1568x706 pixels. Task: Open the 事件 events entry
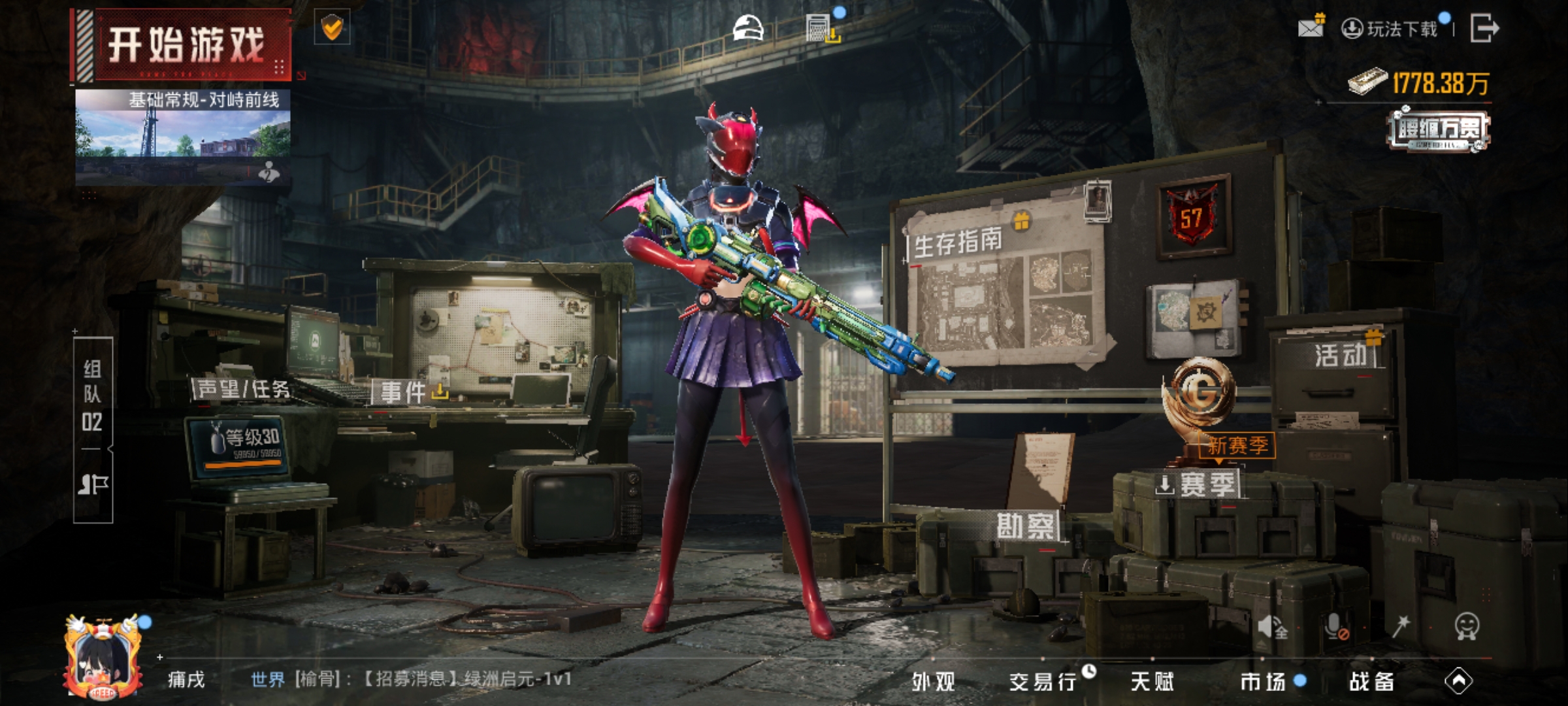[x=404, y=392]
